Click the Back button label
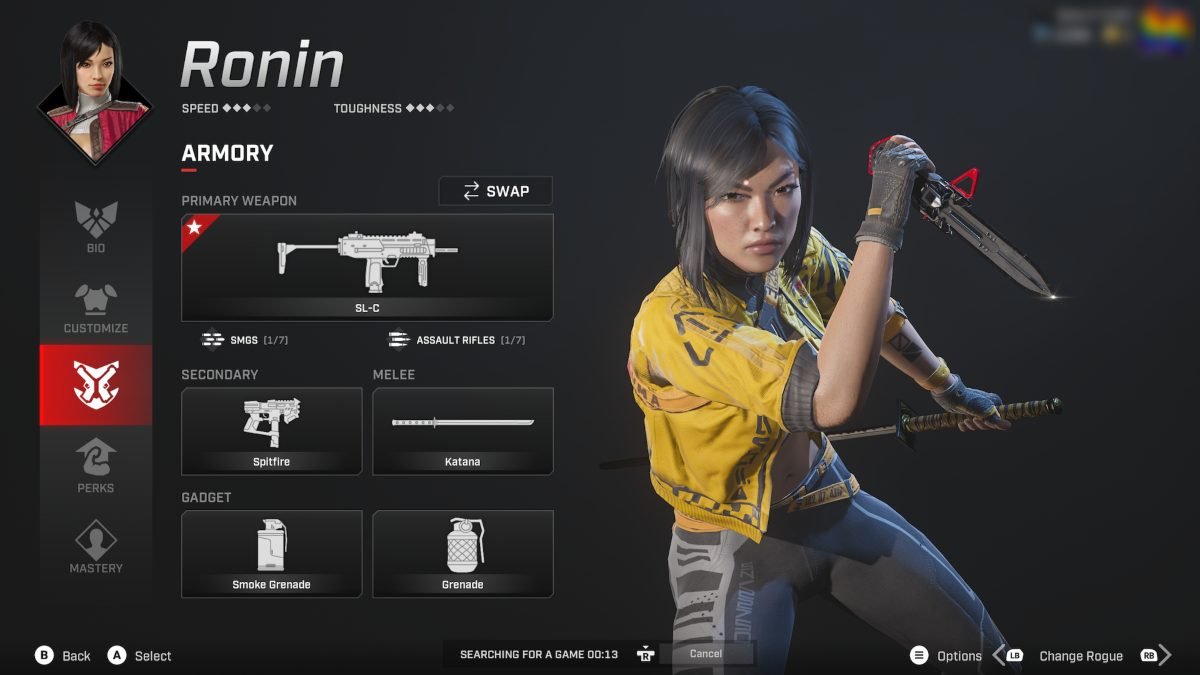The height and width of the screenshot is (675, 1200). click(76, 656)
